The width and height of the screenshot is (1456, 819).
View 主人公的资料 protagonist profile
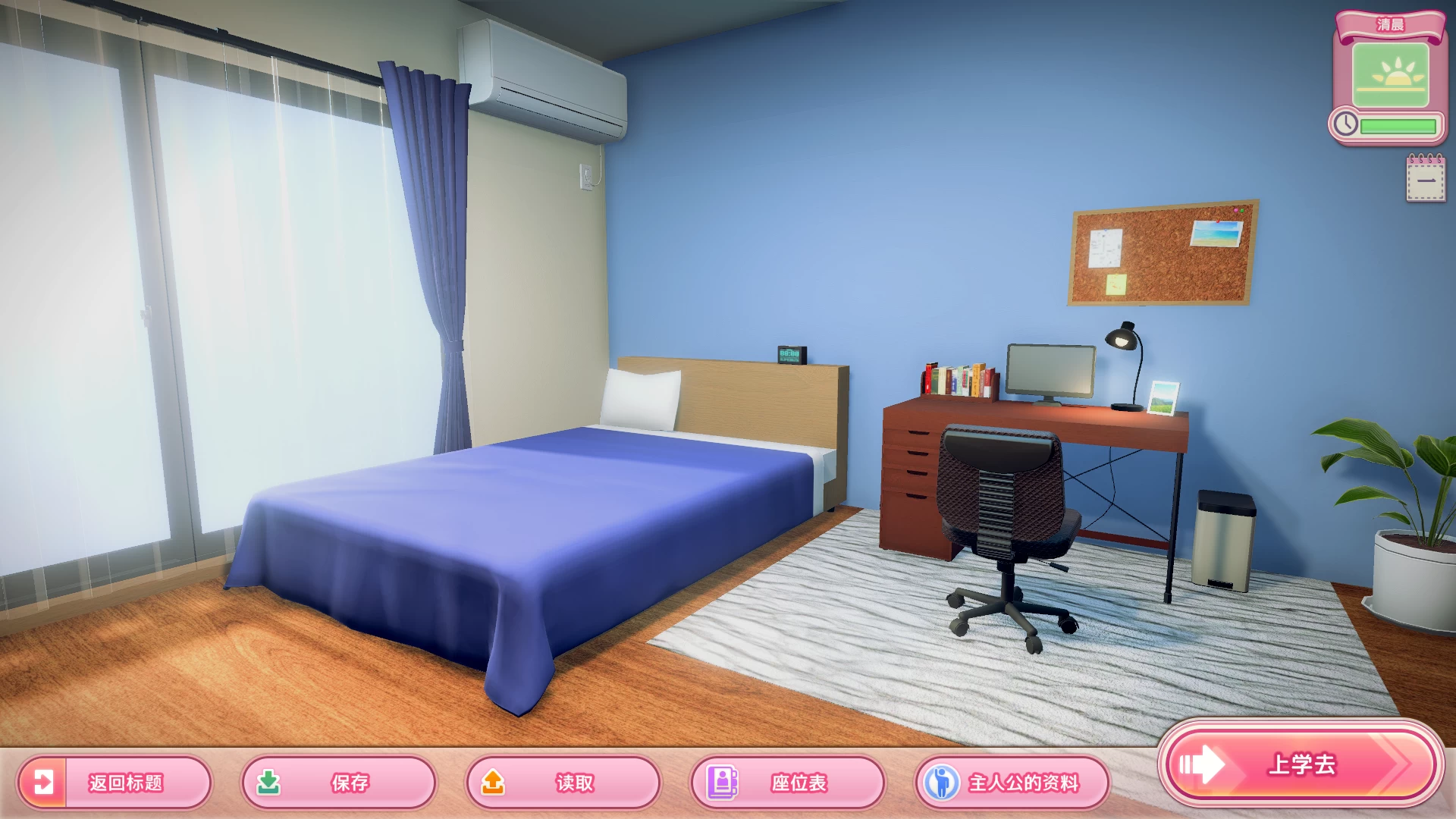click(1012, 782)
